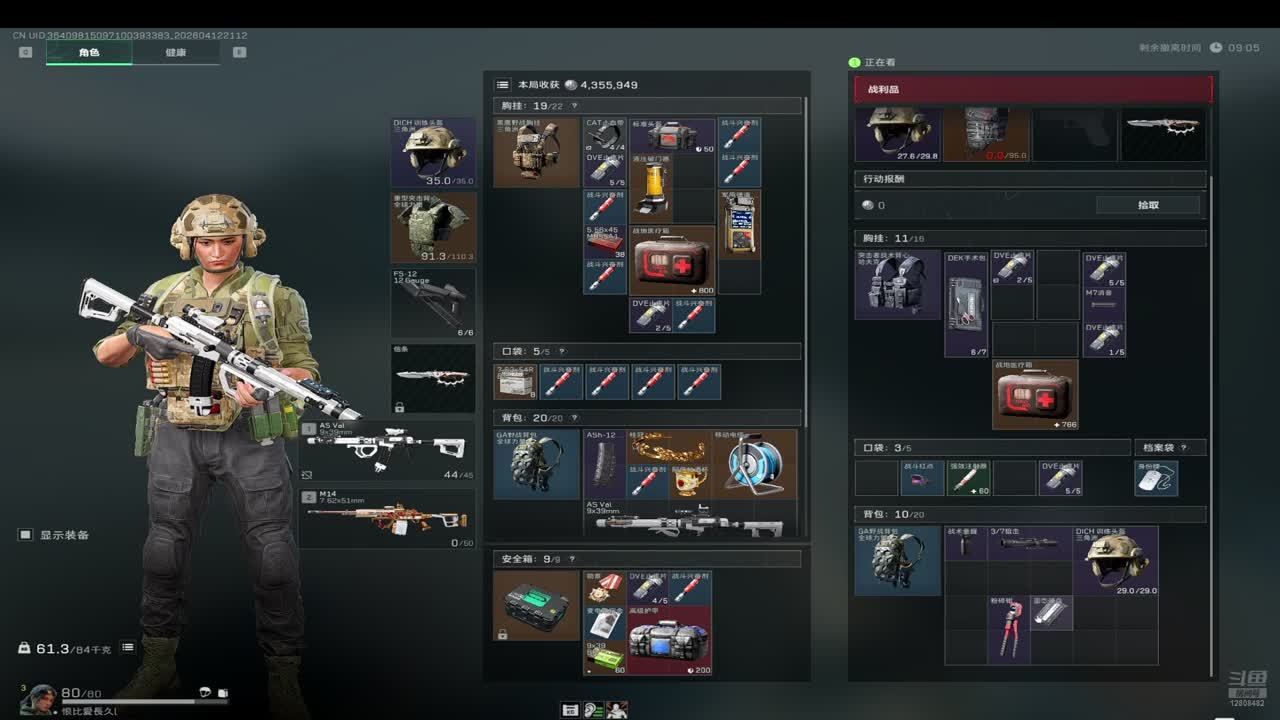Select the armor repair kit with 200 durability
Screen dimensions: 1280x720
click(x=670, y=640)
